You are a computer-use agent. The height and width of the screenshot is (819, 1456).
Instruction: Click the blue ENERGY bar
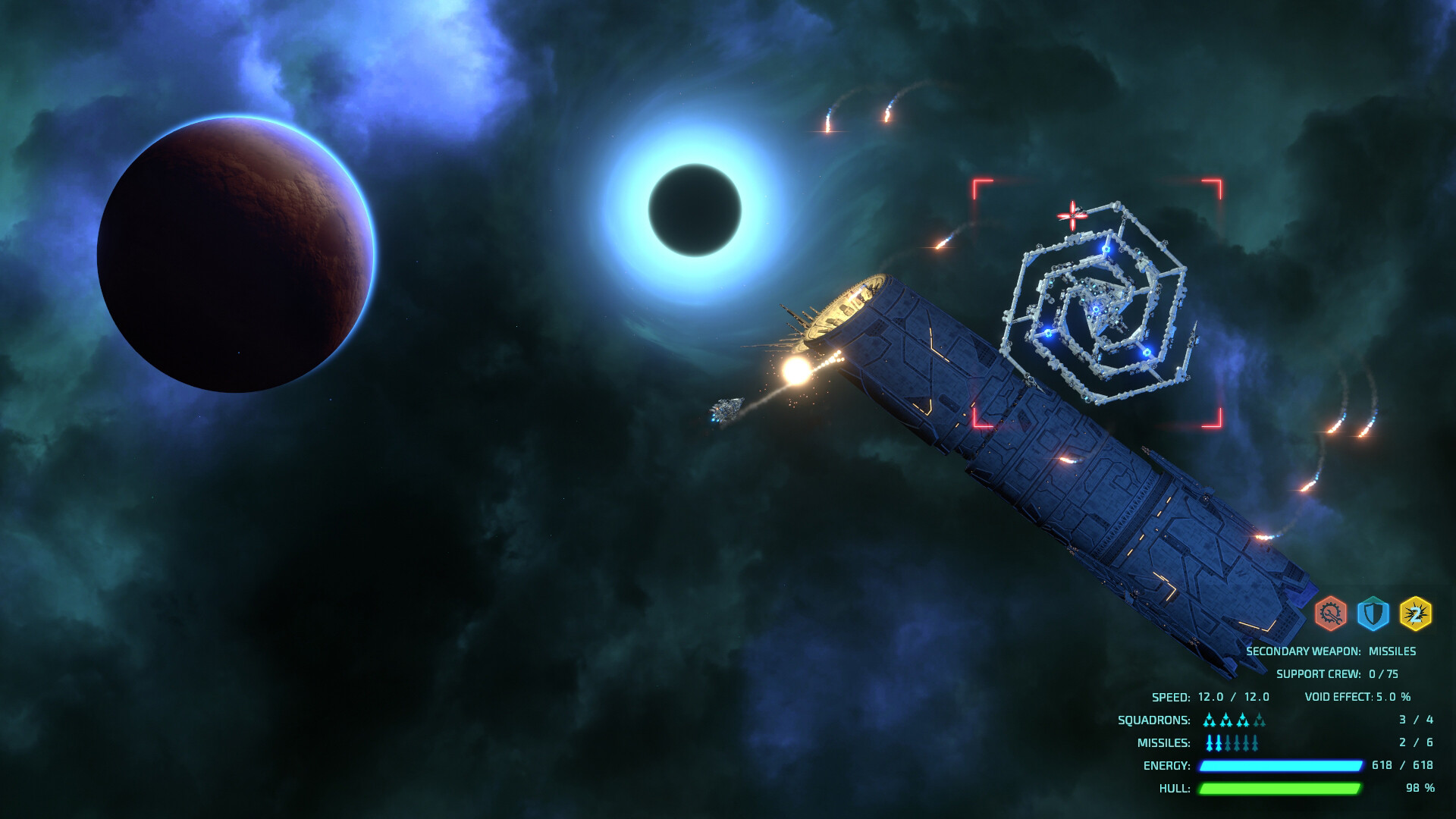[1281, 765]
